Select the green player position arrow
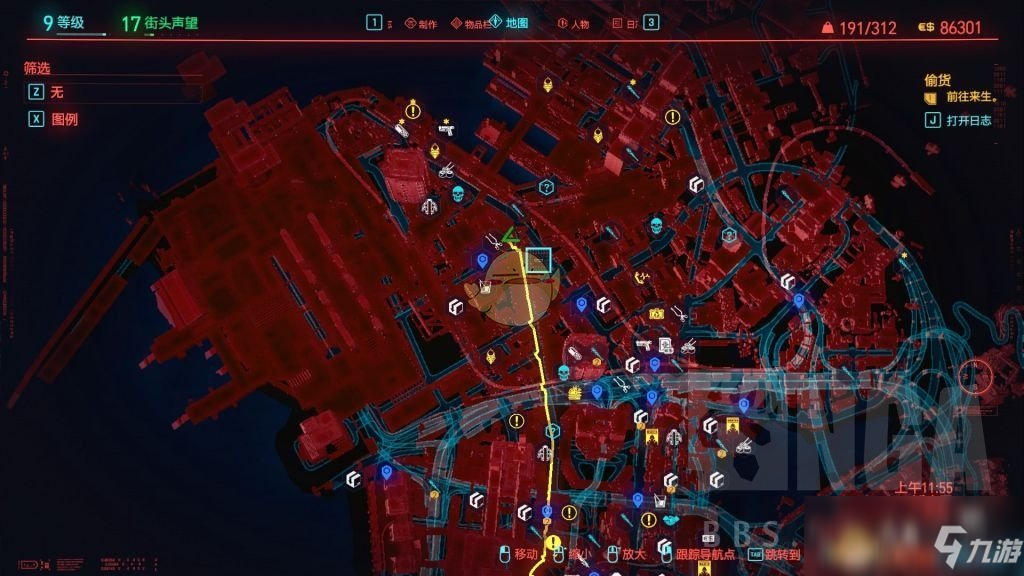 click(x=509, y=236)
